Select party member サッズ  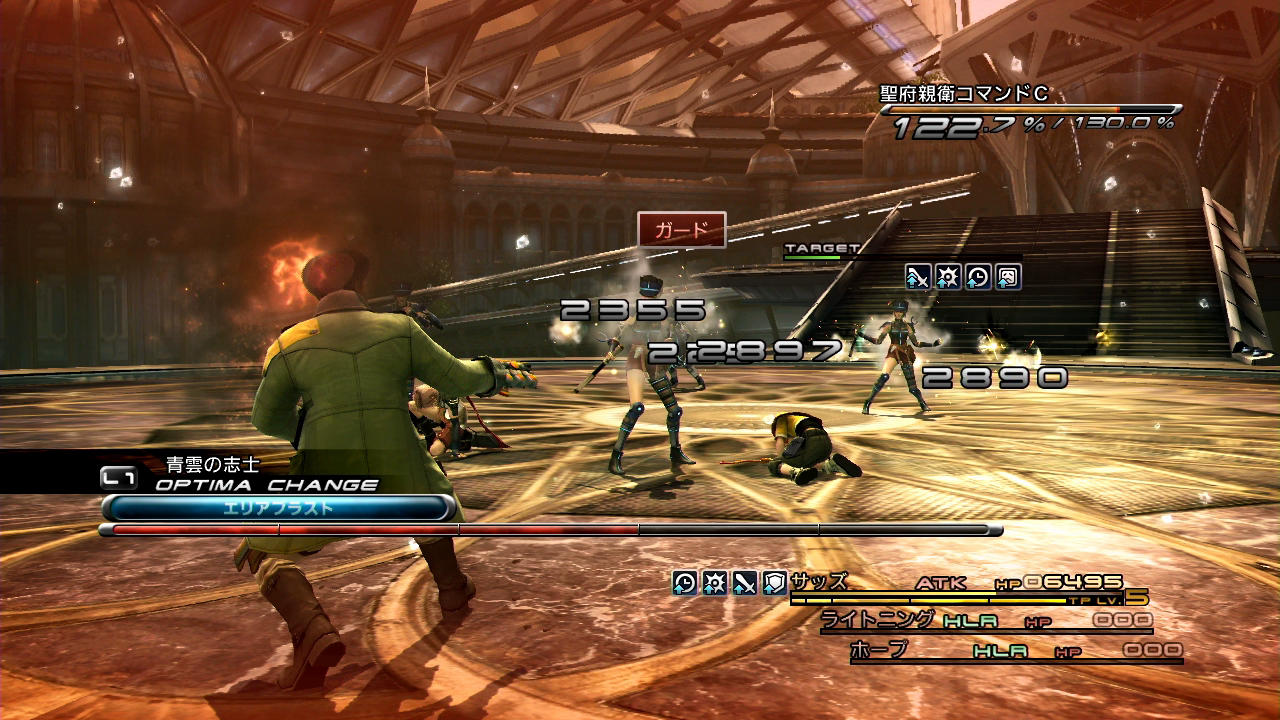819,582
